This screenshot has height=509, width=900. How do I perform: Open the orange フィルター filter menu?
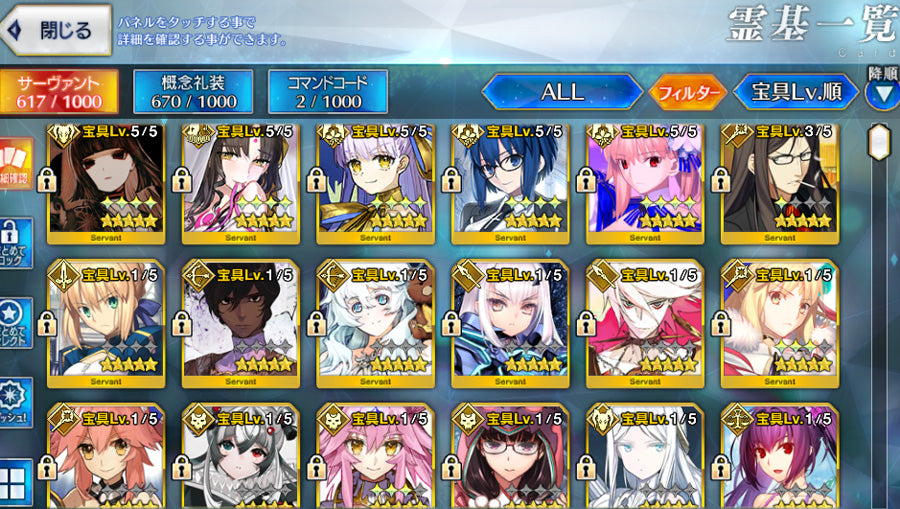click(688, 93)
